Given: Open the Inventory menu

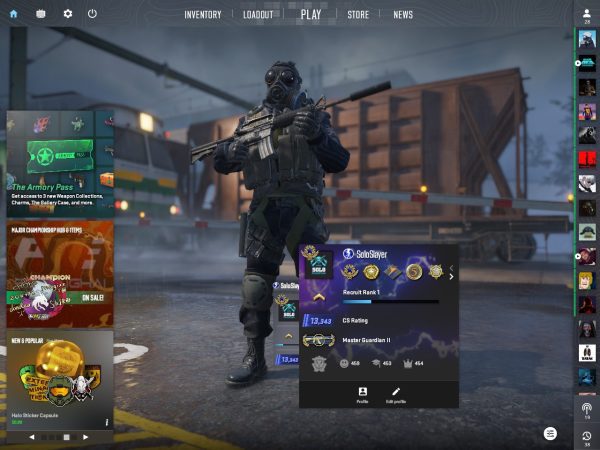Looking at the screenshot, I should (x=202, y=15).
